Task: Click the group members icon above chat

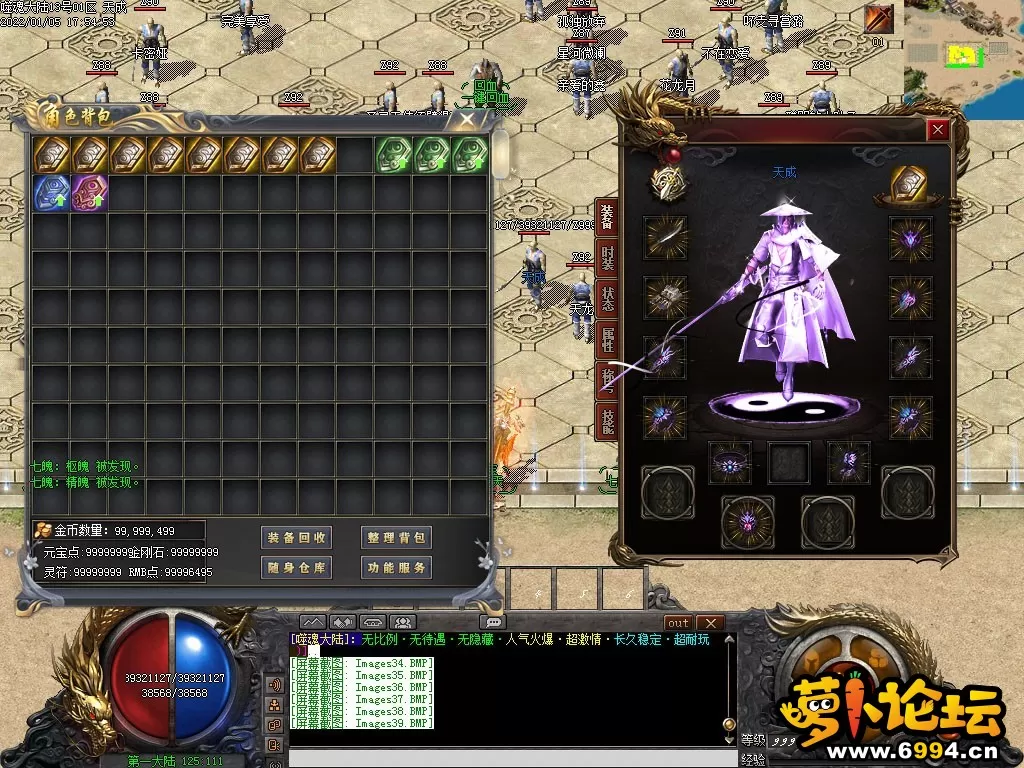Action: point(403,623)
